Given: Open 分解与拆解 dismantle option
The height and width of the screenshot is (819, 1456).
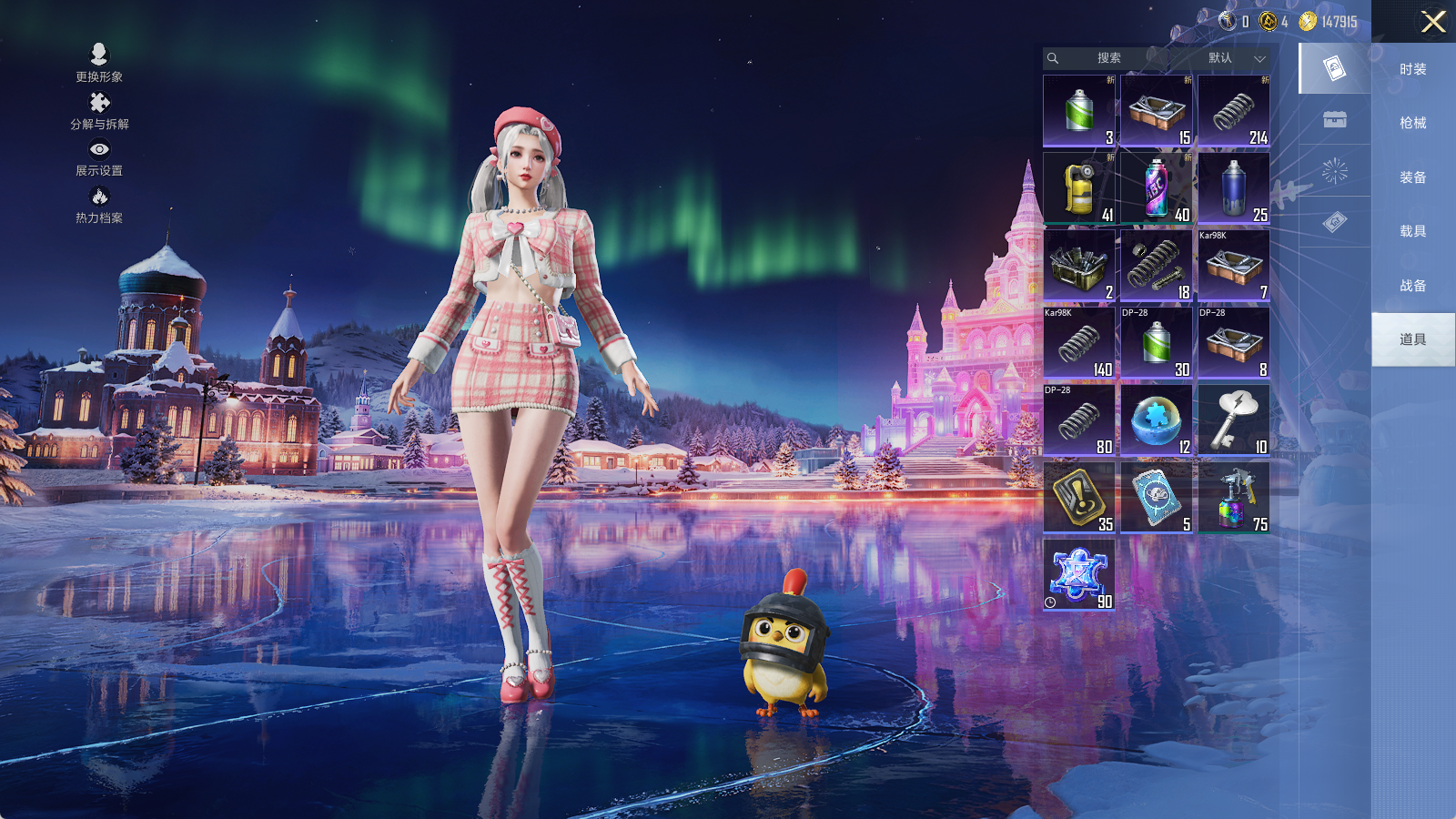Looking at the screenshot, I should pos(99,111).
